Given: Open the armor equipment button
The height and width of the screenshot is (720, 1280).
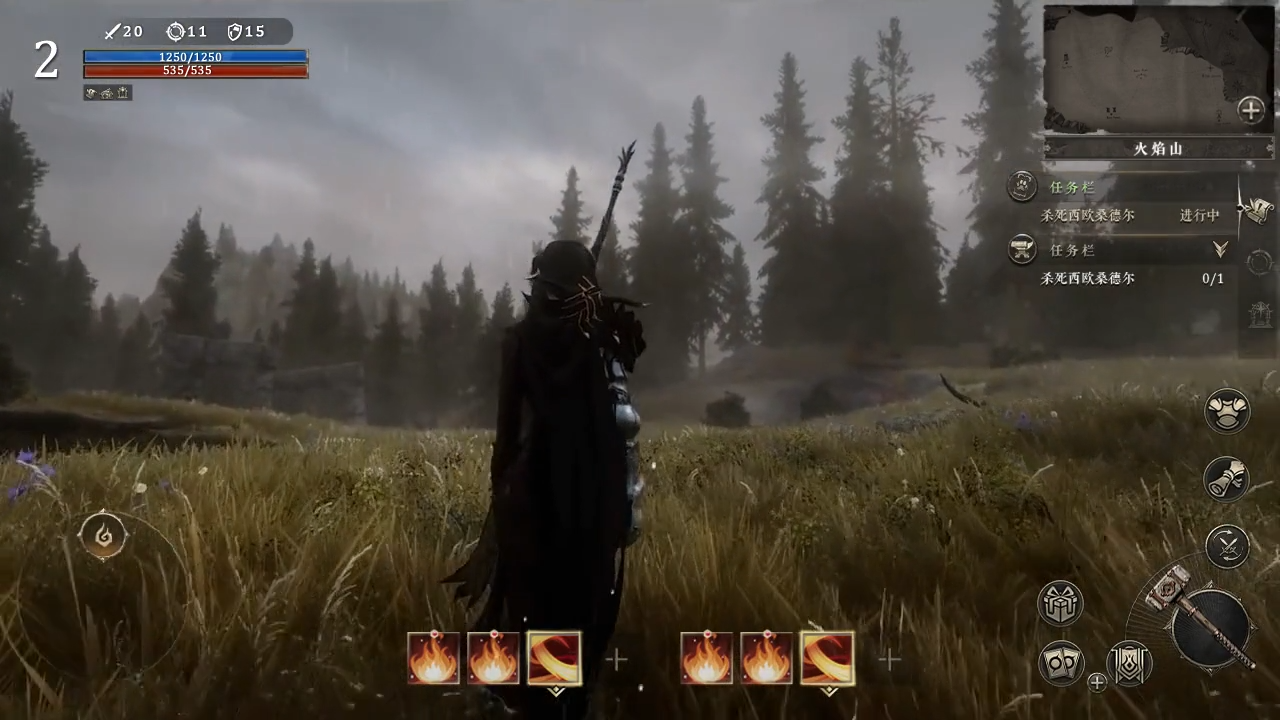Looking at the screenshot, I should [1227, 412].
